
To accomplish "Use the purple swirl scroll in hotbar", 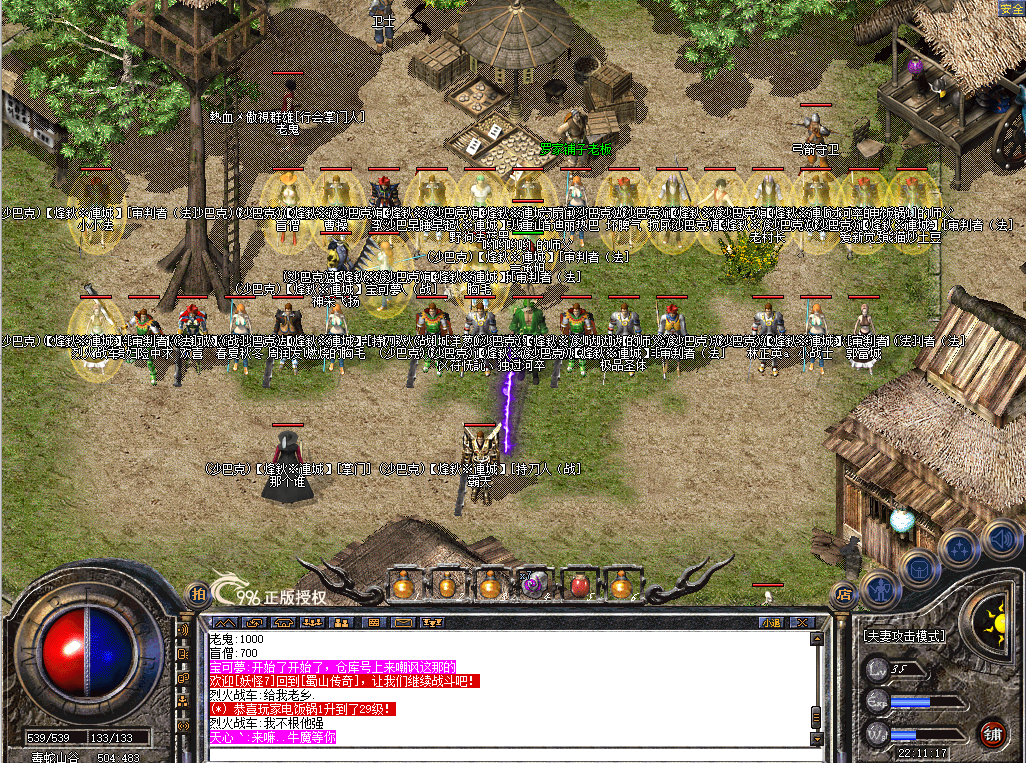I will (533, 584).
